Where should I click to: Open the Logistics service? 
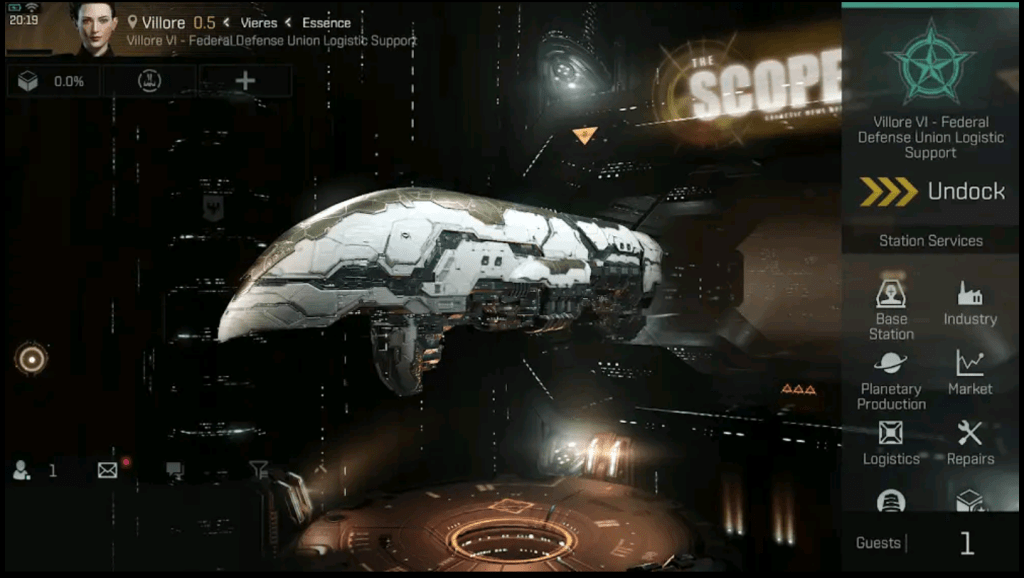[891, 444]
